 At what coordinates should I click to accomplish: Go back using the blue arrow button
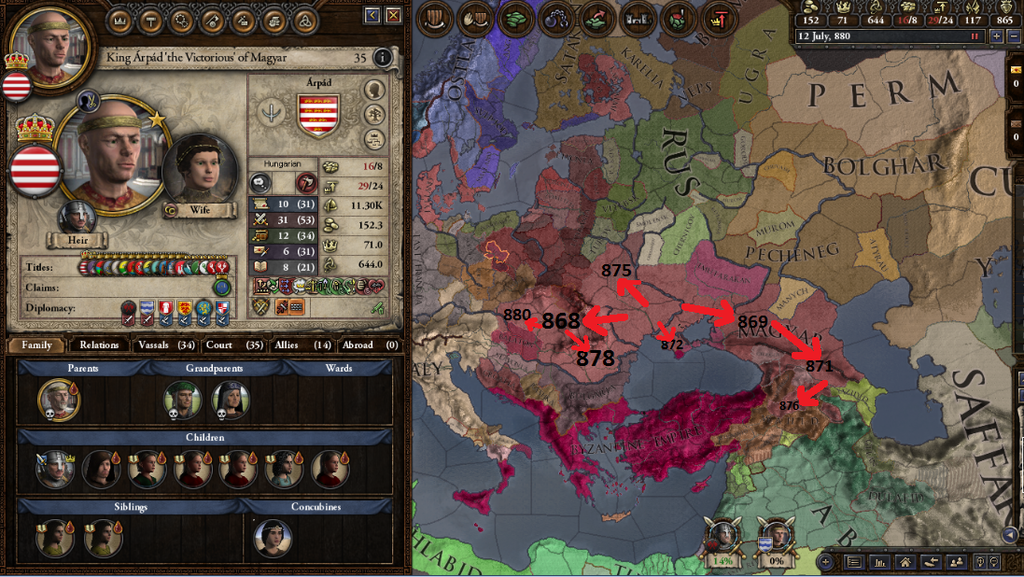(x=373, y=15)
